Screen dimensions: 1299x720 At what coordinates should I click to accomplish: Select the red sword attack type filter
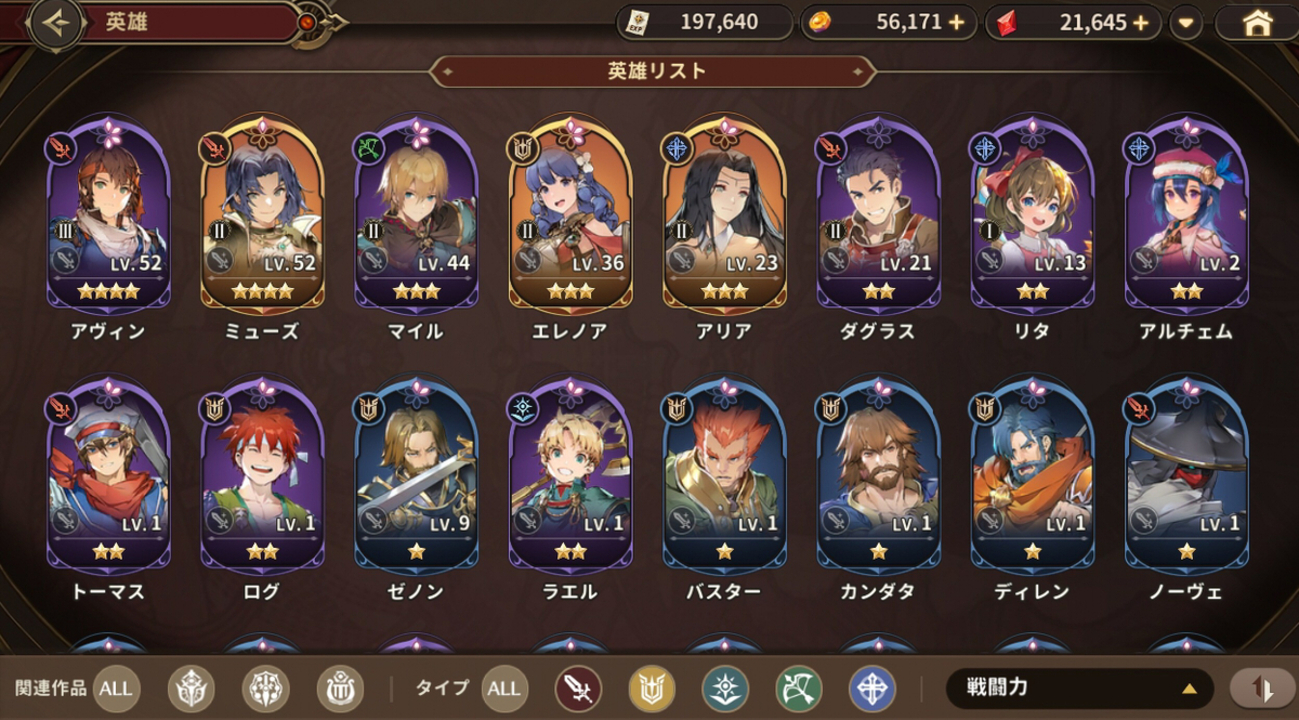pos(577,688)
